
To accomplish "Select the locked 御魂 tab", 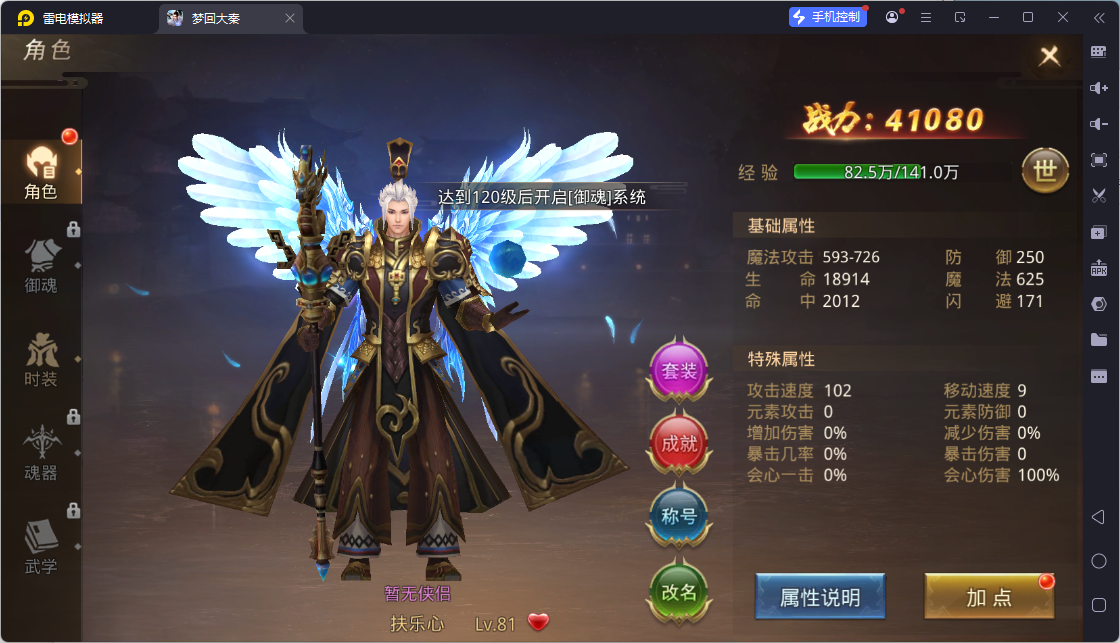I will click(41, 265).
